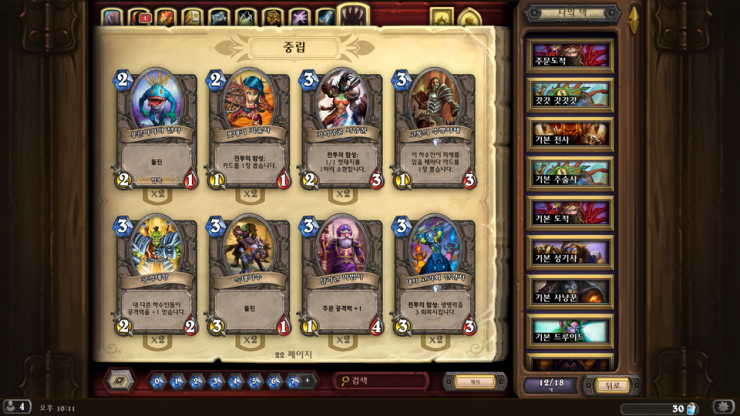Choose the 기본 전사 deck
740x416 pixels.
570,134
